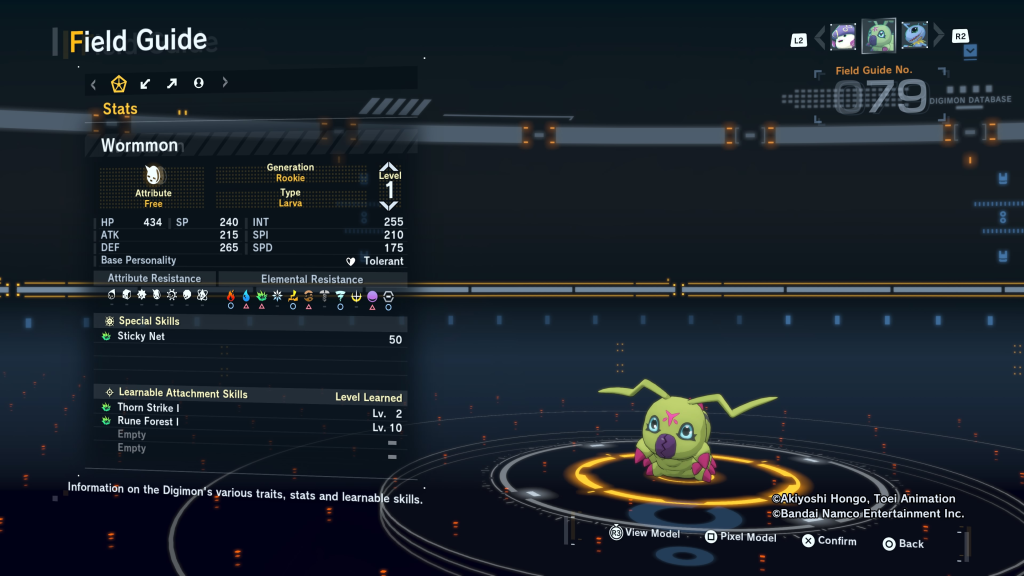The height and width of the screenshot is (576, 1024).
Task: Select the pentagon Stats tab icon
Action: (119, 83)
